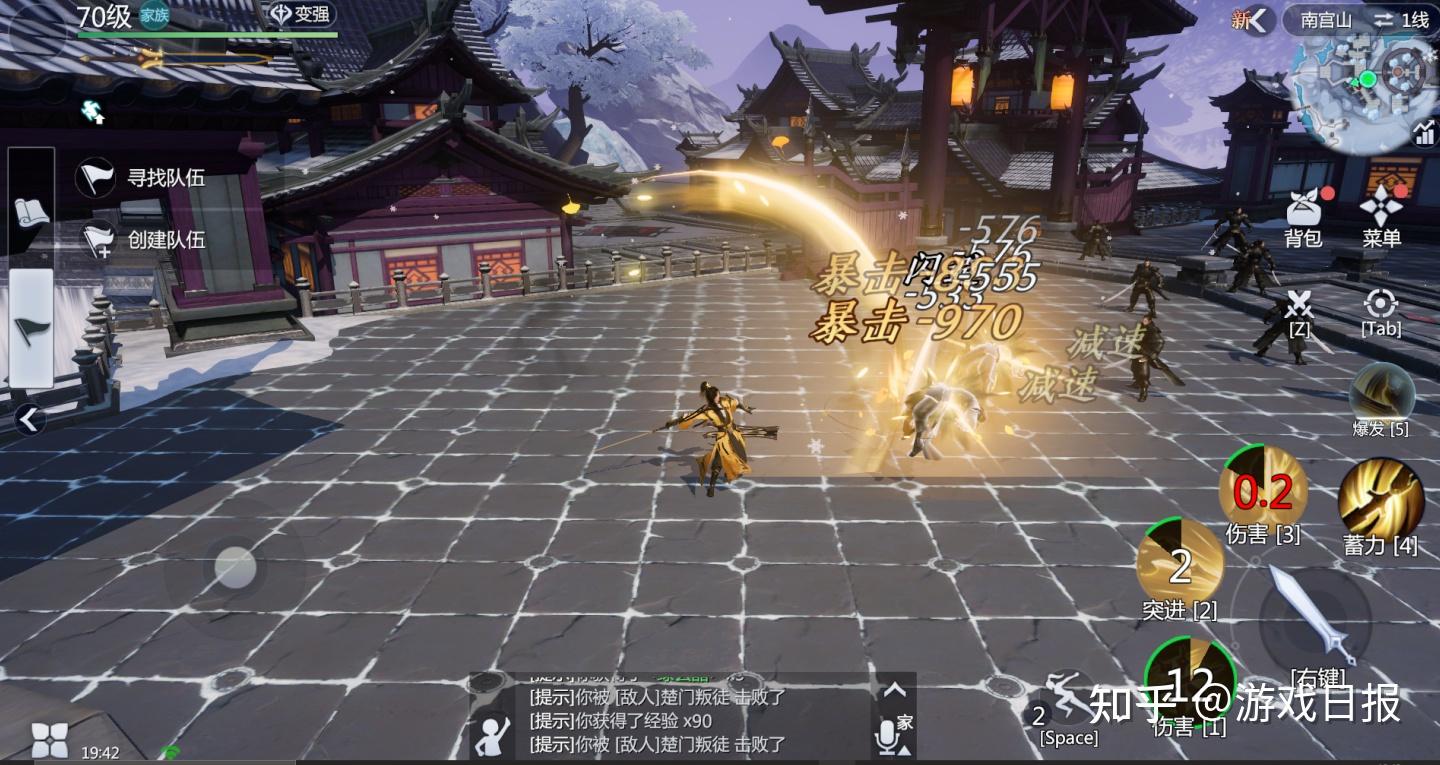Expand the chat log upward arrow
The height and width of the screenshot is (765, 1440).
point(895,690)
